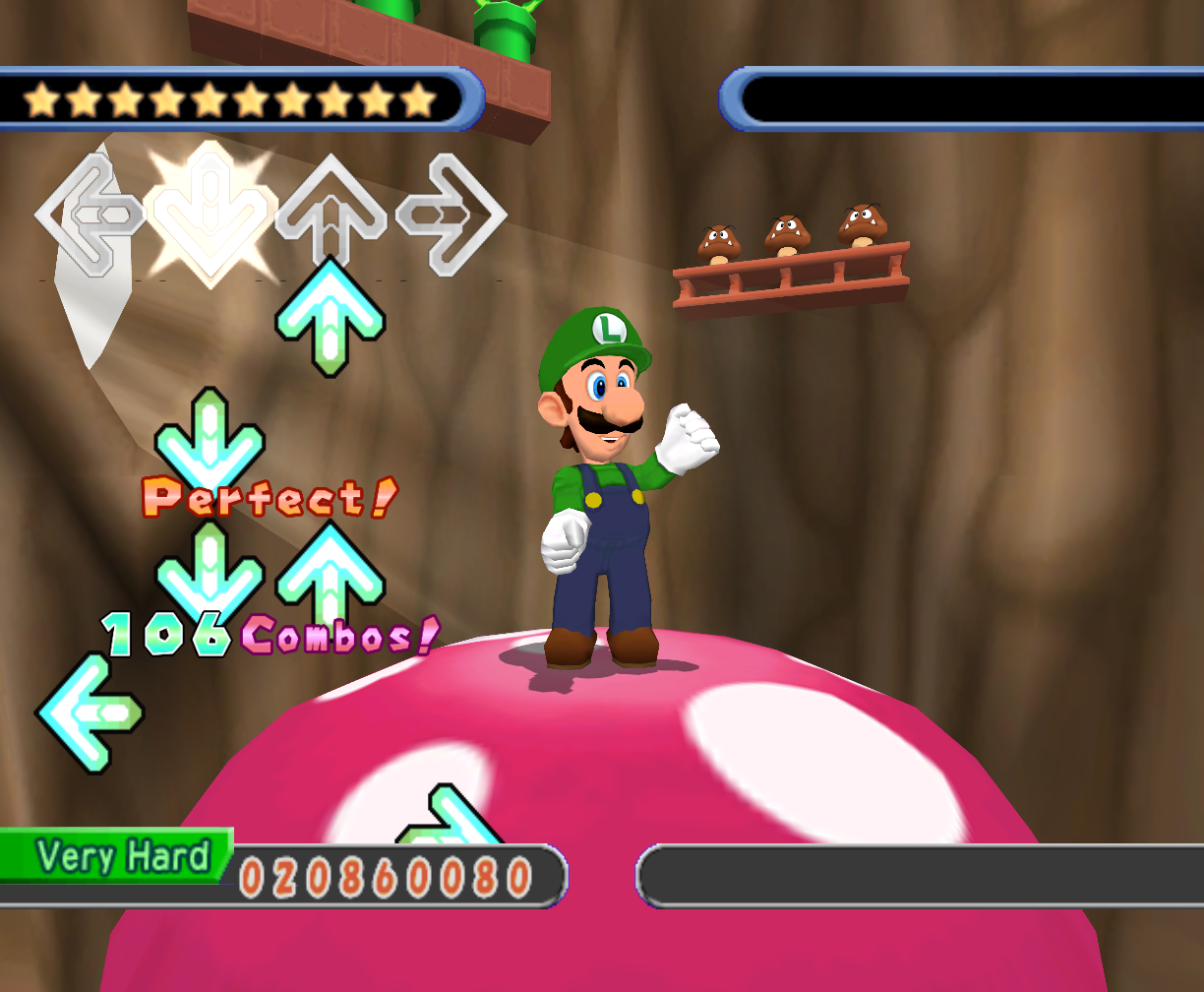The image size is (1204, 992).
Task: Click the left arrow step target
Action: pyautogui.click(x=89, y=213)
